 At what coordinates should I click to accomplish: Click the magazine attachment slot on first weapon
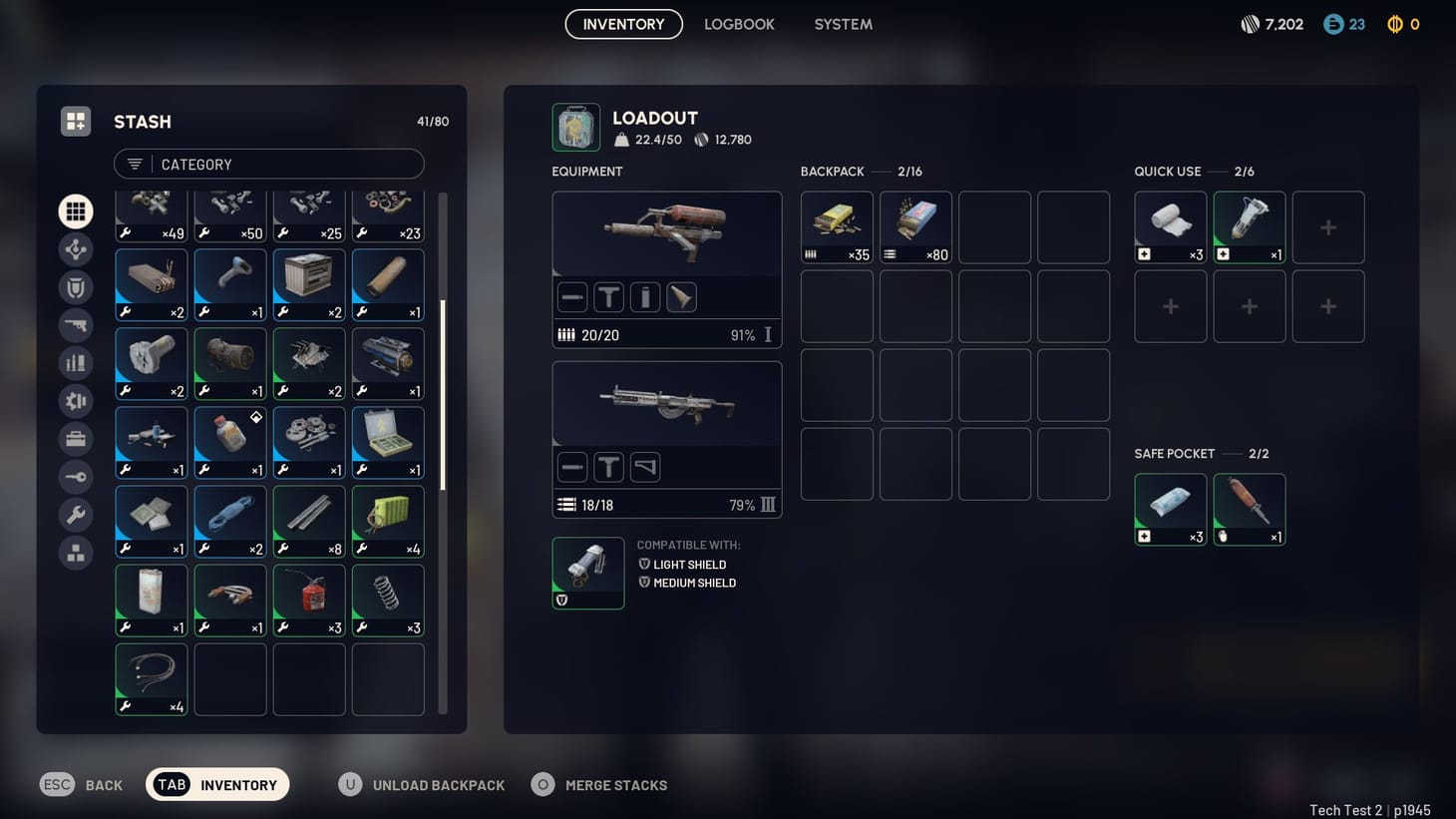click(x=644, y=296)
